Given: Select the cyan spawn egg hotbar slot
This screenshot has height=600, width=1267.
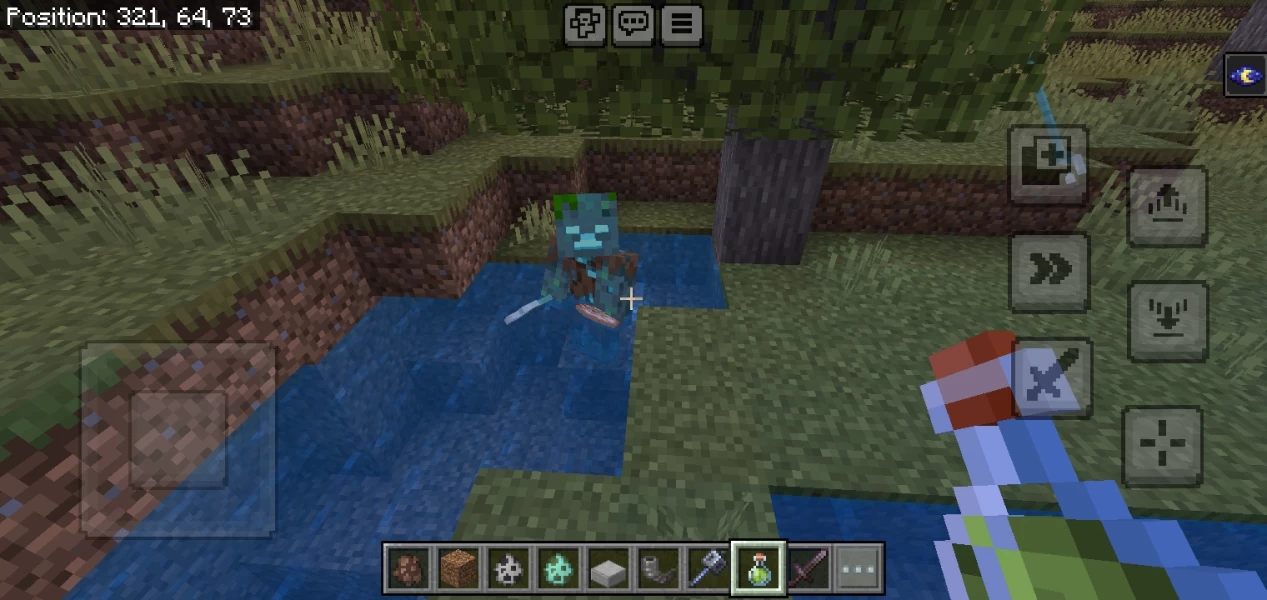Looking at the screenshot, I should 557,569.
